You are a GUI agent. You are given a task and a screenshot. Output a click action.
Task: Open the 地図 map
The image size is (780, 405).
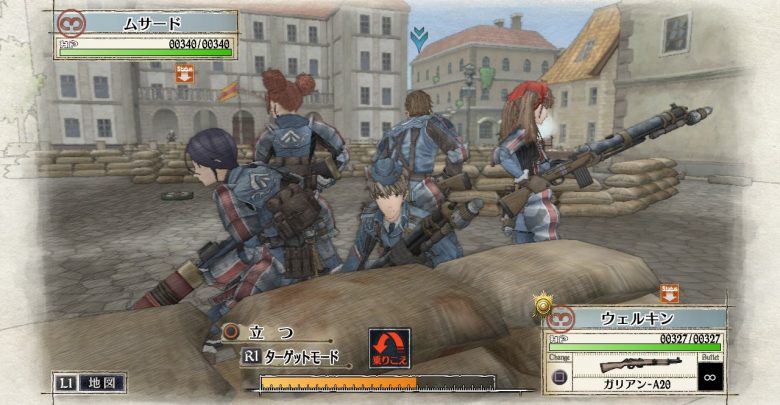coord(91,381)
